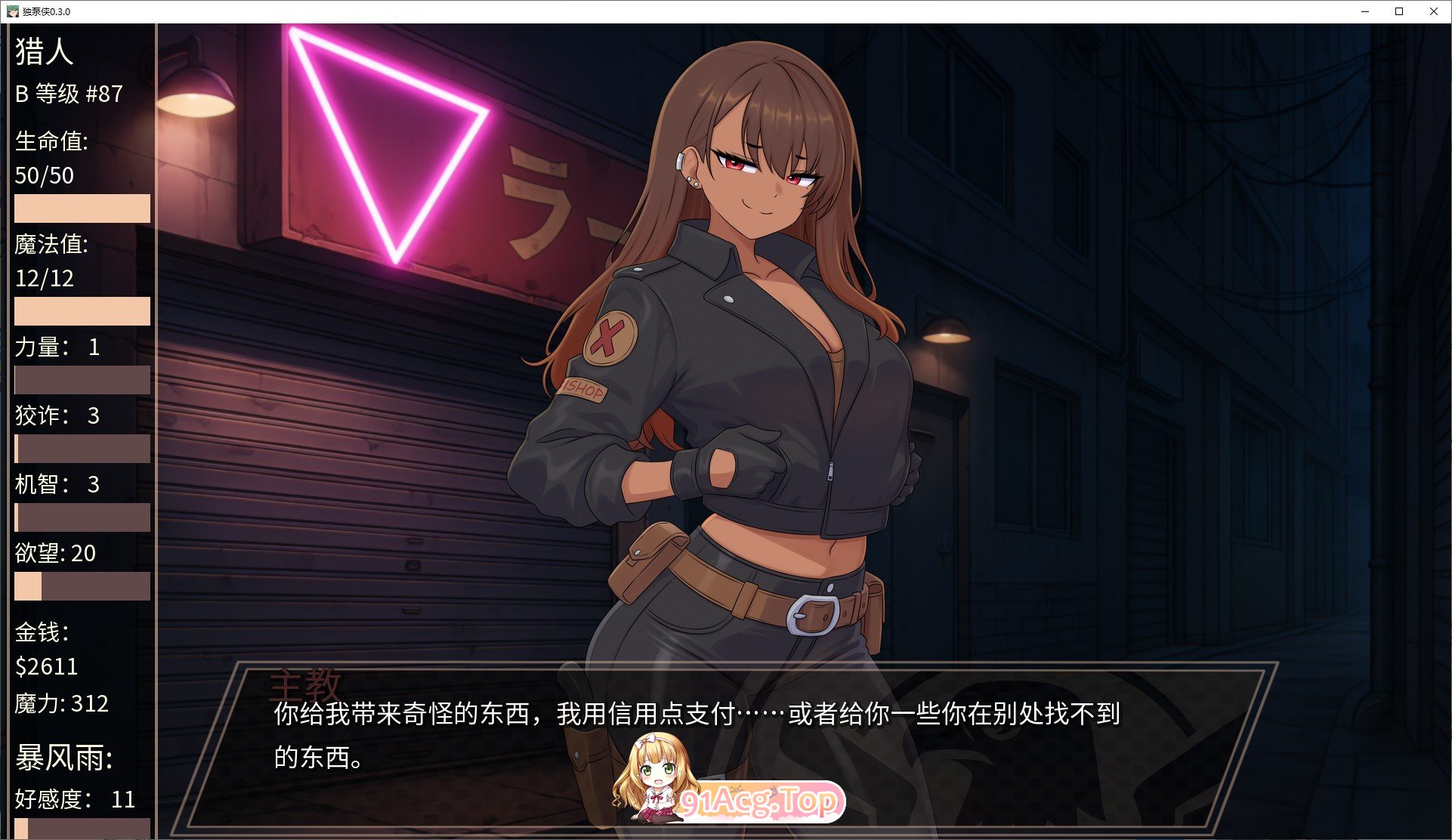The width and height of the screenshot is (1452, 840).
Task: Click the 生命值 health bar
Action: click(82, 208)
